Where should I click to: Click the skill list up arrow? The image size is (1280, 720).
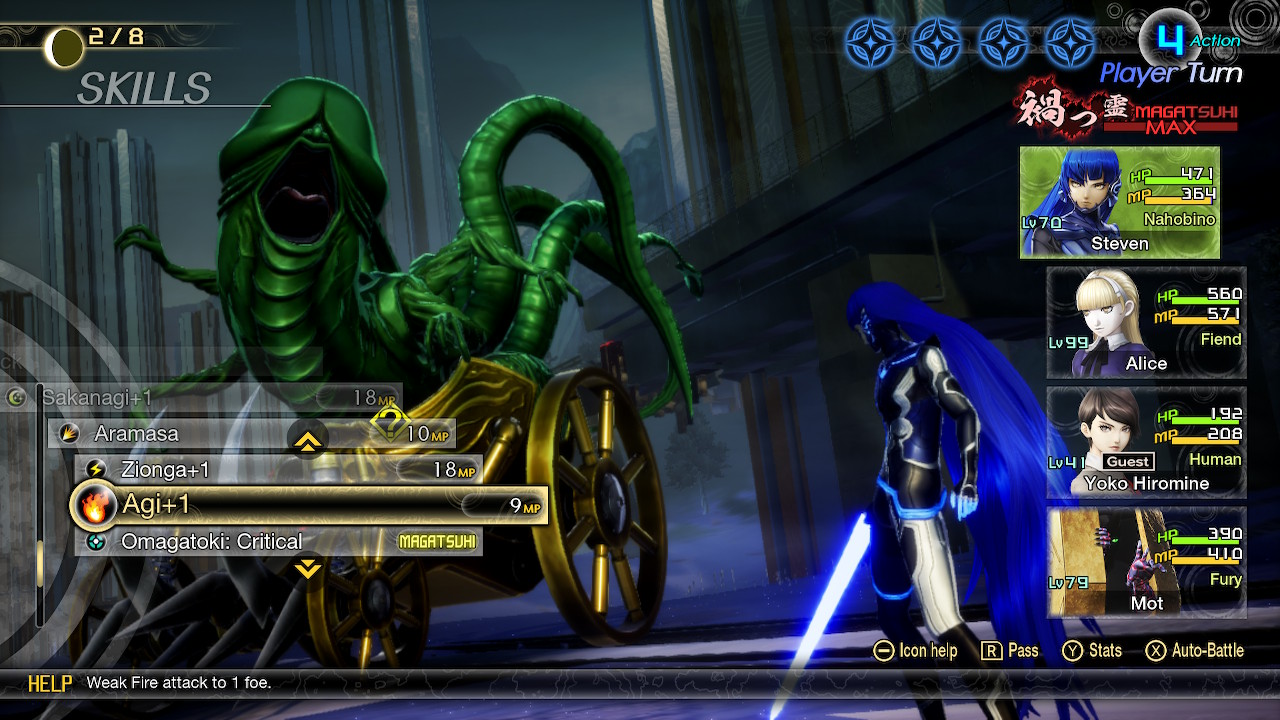pos(308,441)
